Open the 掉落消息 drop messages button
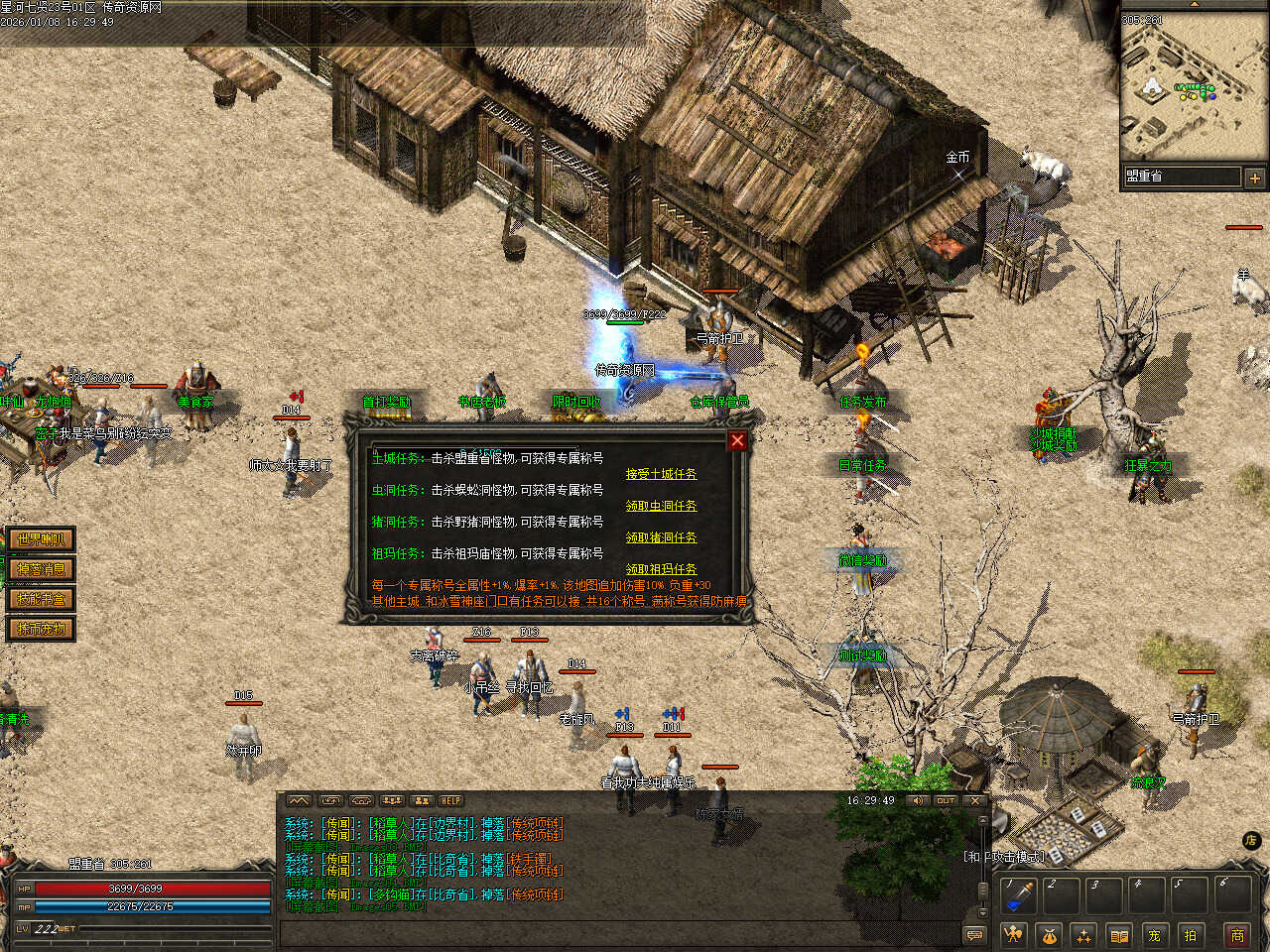This screenshot has height=952, width=1270. pyautogui.click(x=41, y=569)
